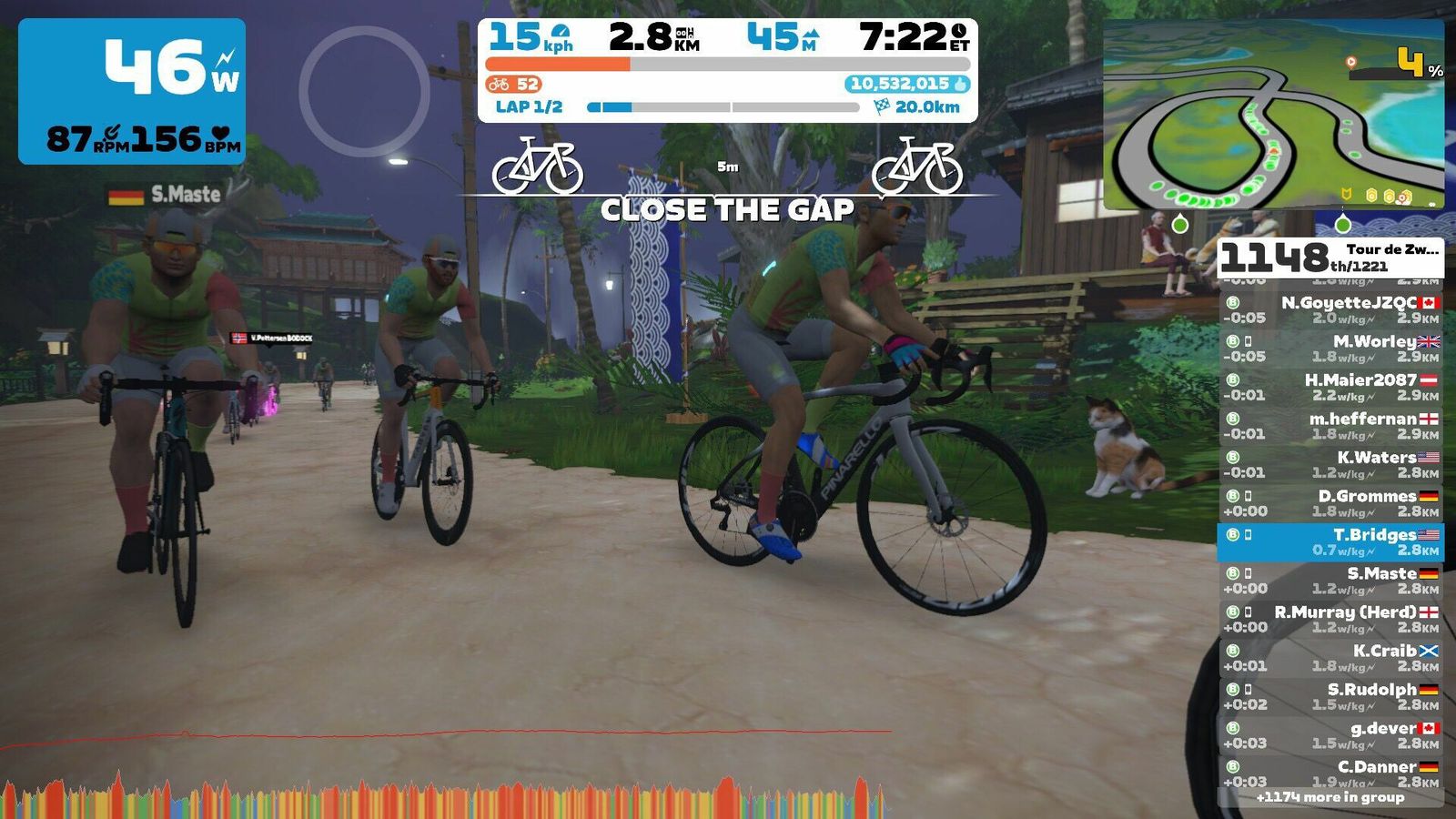Screen dimensions: 1456x819
Task: Select g.dever in the riders list
Action: [1330, 735]
